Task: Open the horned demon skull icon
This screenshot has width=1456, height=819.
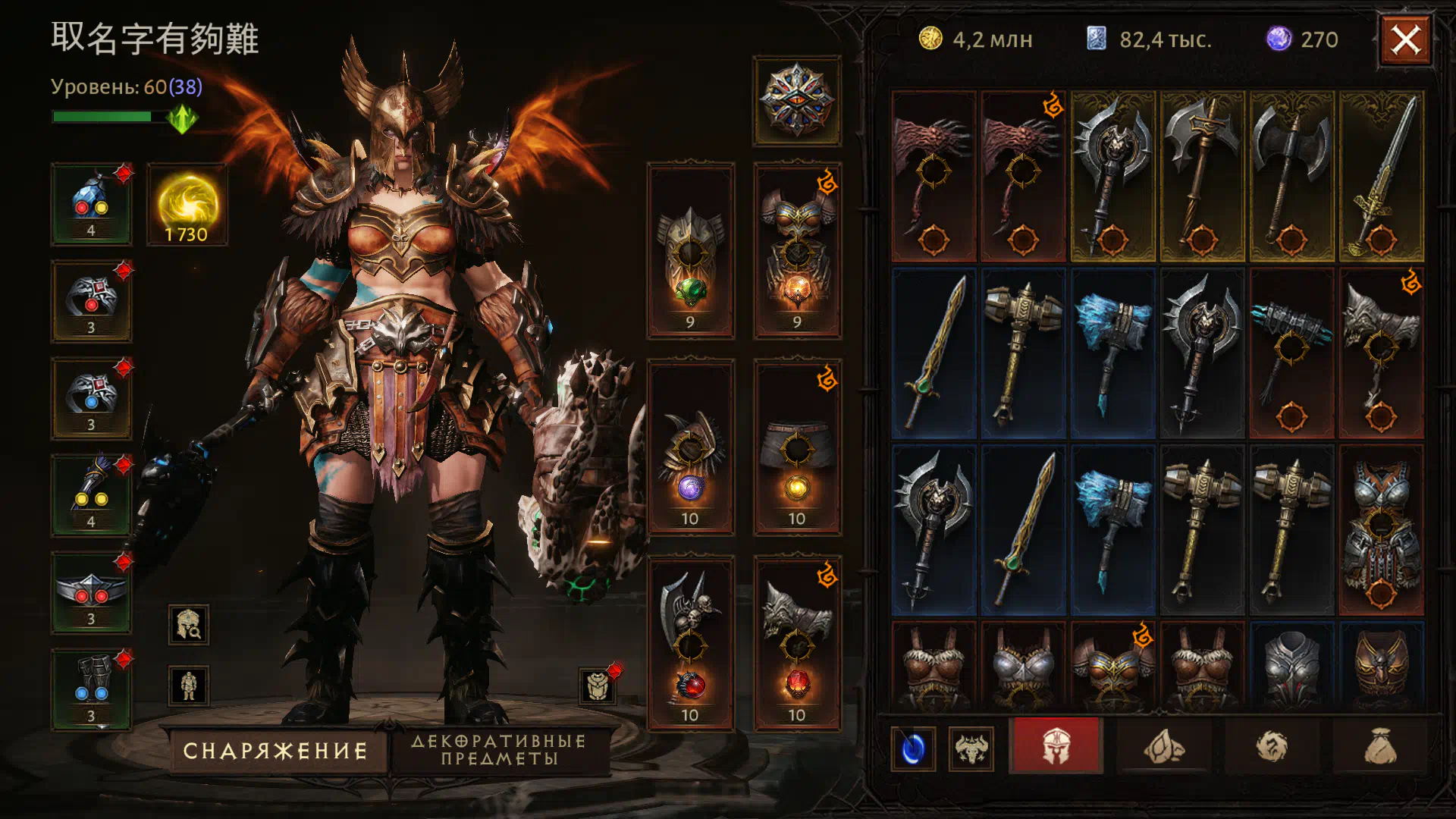Action: tap(971, 749)
